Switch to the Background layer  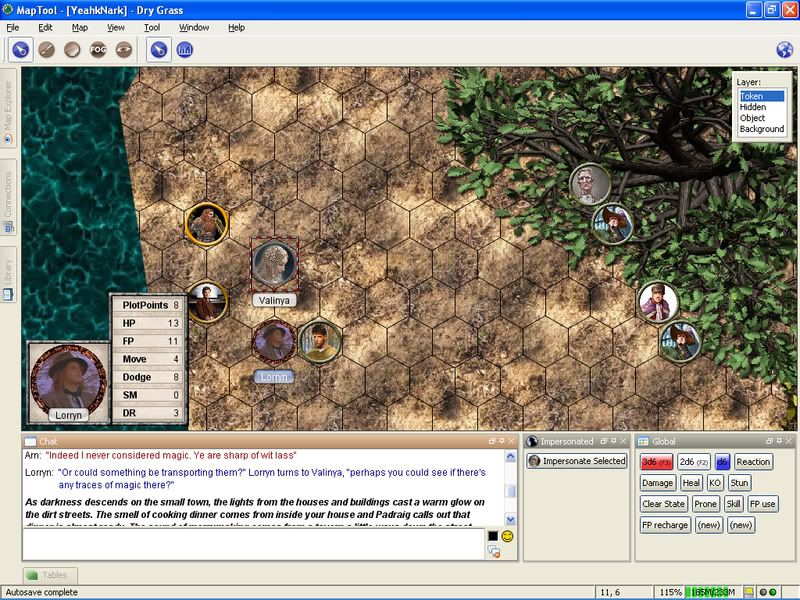[x=761, y=129]
